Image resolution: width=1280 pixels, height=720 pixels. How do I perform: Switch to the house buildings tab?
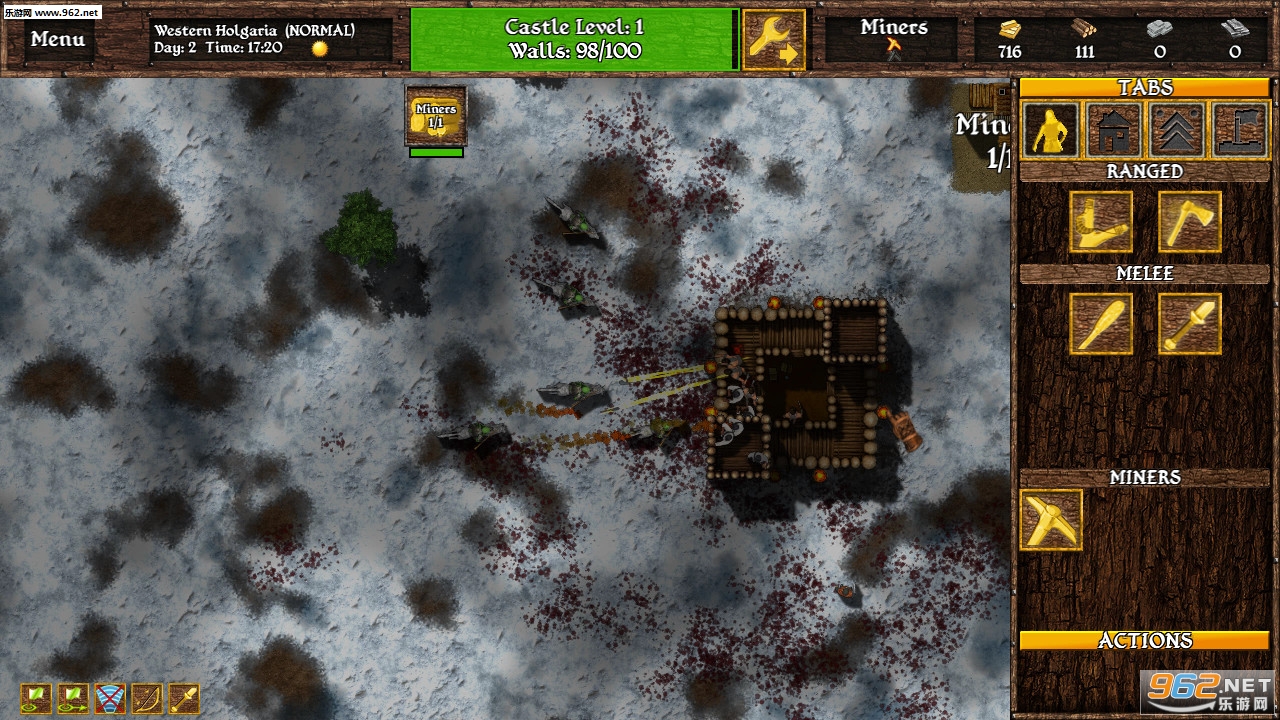click(x=1113, y=130)
